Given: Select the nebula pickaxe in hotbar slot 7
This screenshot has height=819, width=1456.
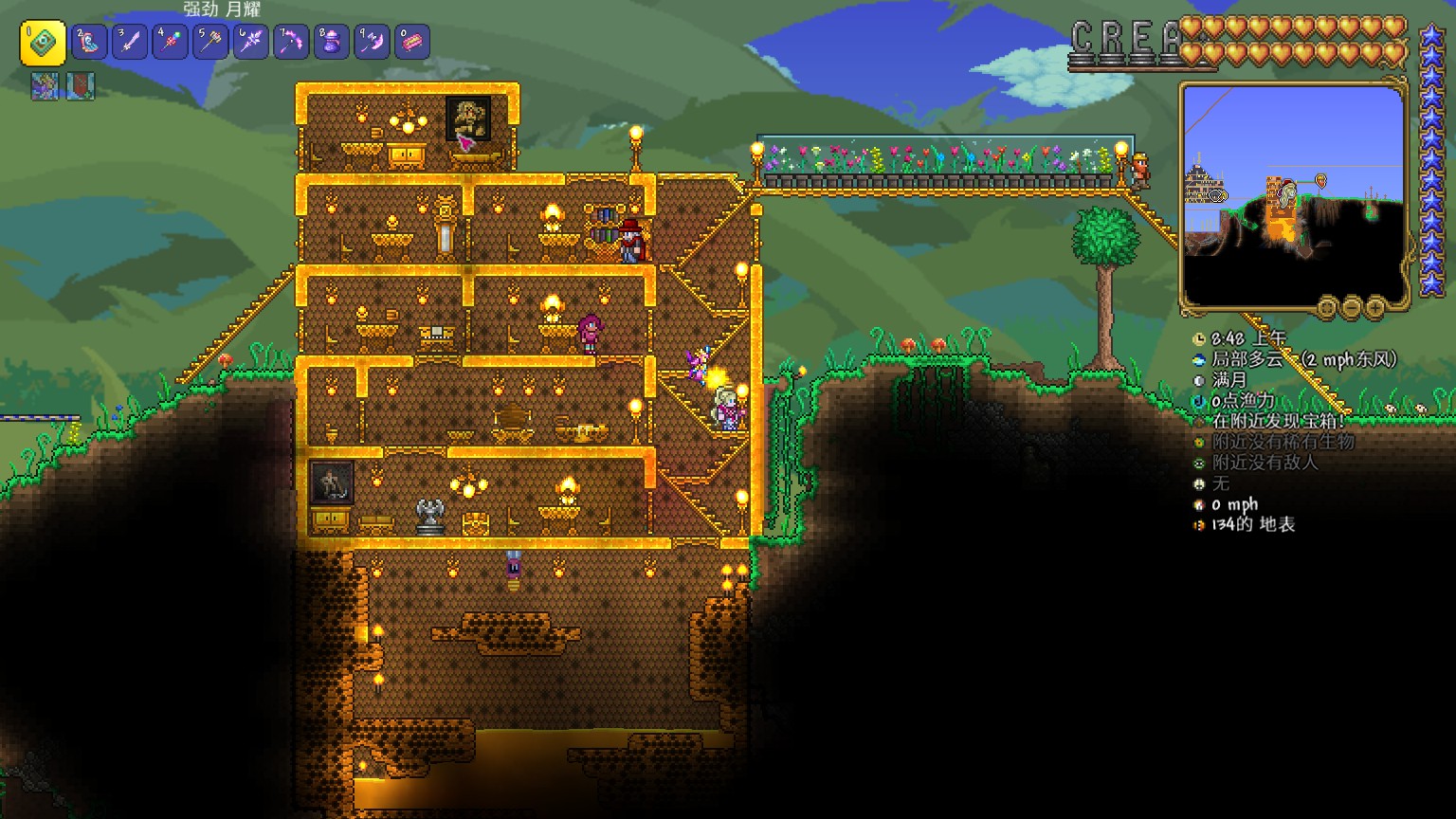Looking at the screenshot, I should tap(291, 43).
